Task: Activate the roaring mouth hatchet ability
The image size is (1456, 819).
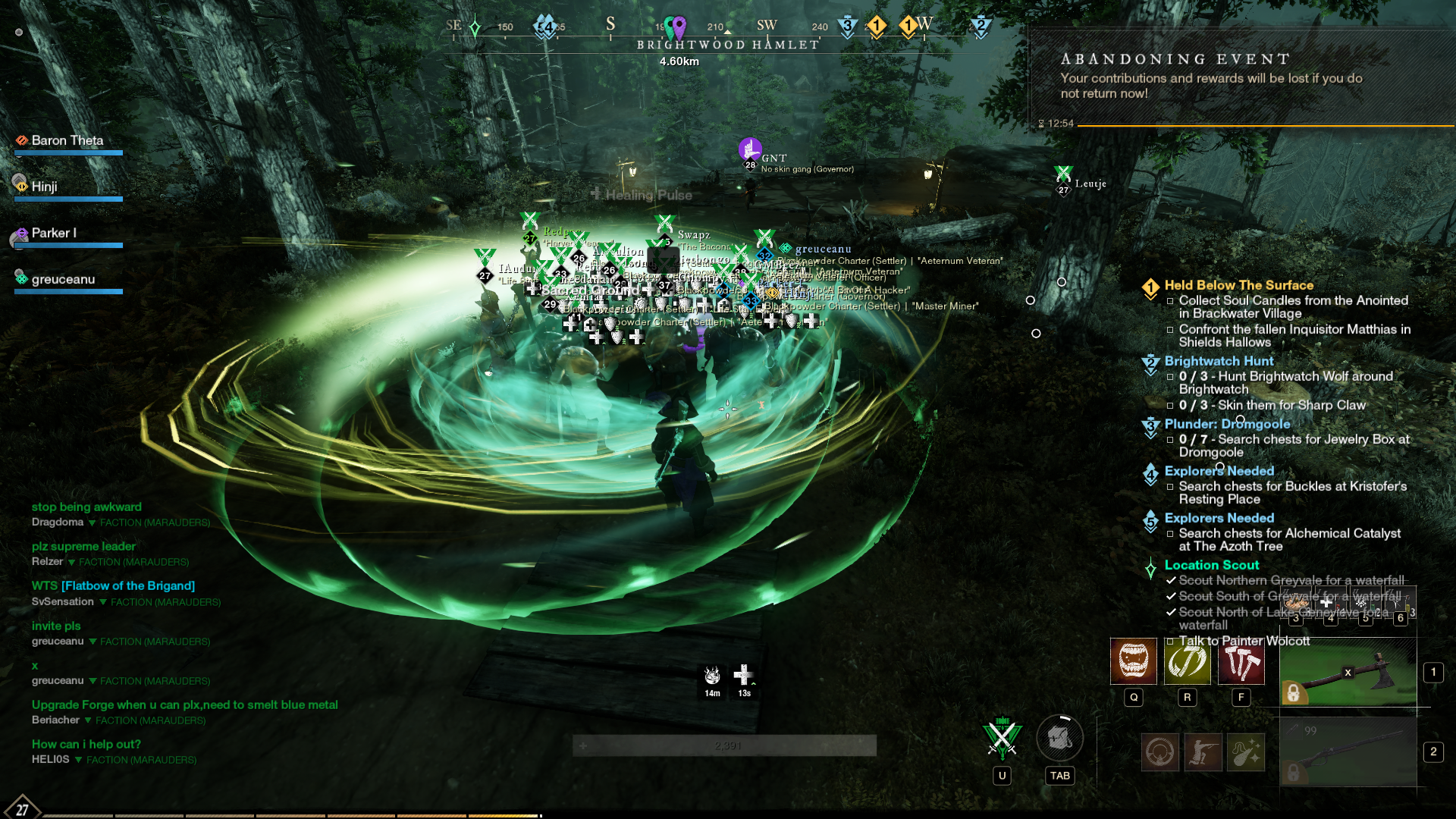Action: coord(1133,661)
